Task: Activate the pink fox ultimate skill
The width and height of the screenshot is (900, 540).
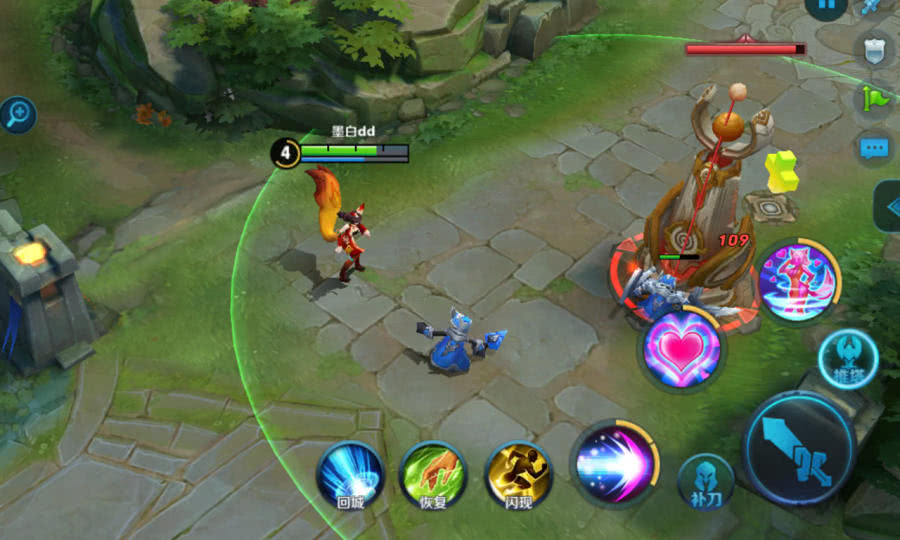Action: click(798, 280)
